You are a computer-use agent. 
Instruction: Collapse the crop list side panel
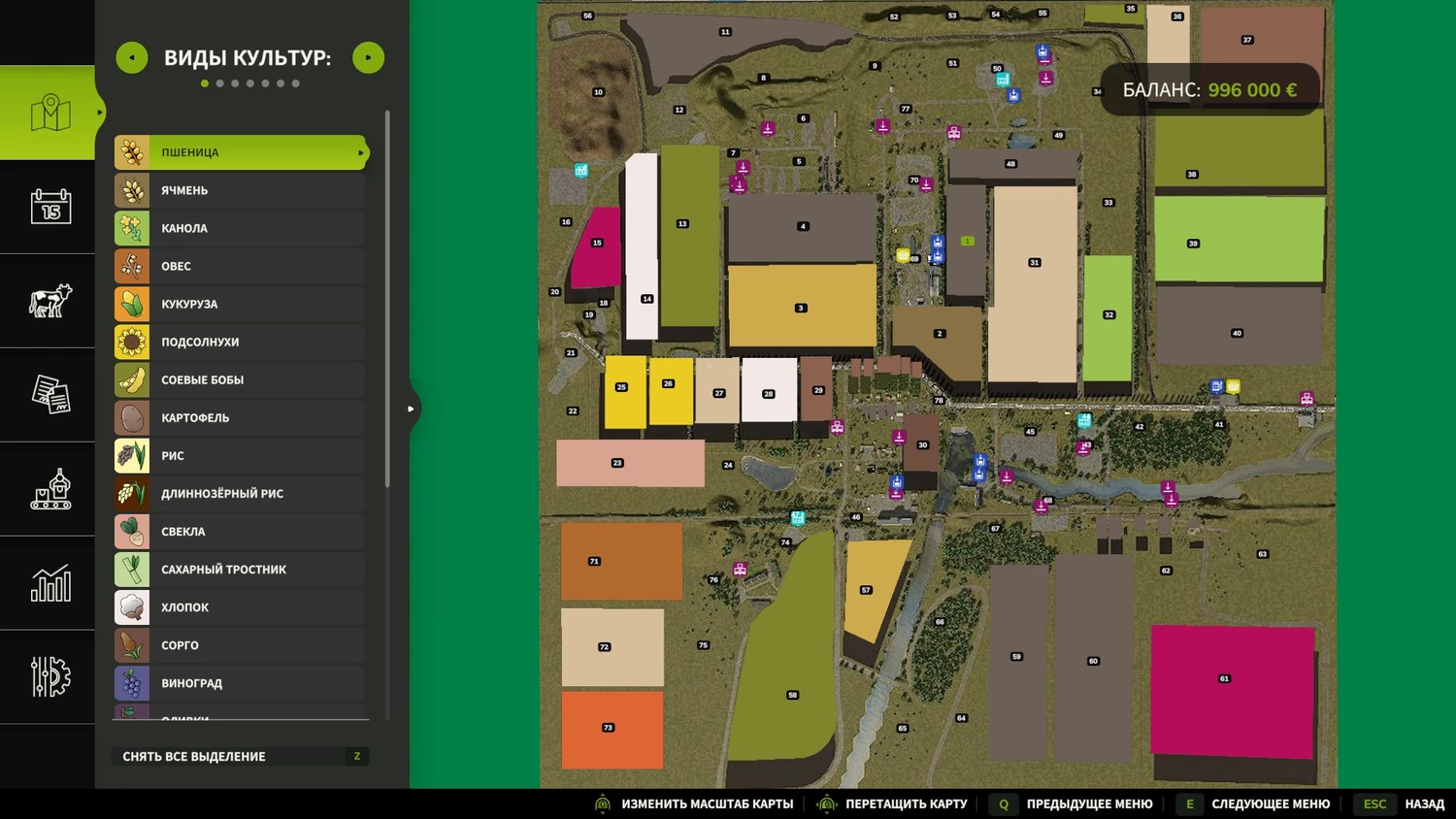(x=412, y=409)
